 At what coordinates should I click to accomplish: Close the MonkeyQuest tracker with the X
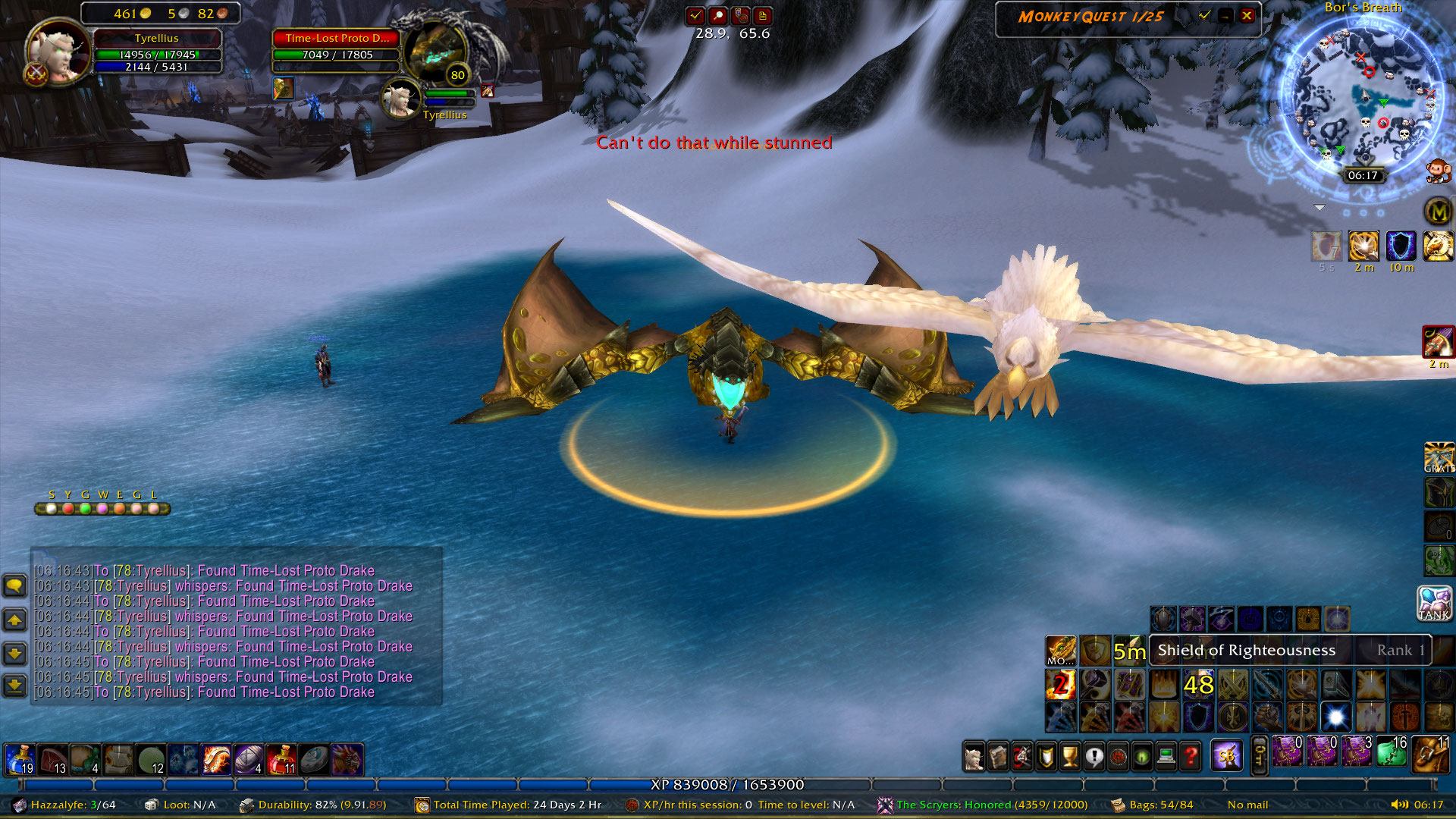1247,16
